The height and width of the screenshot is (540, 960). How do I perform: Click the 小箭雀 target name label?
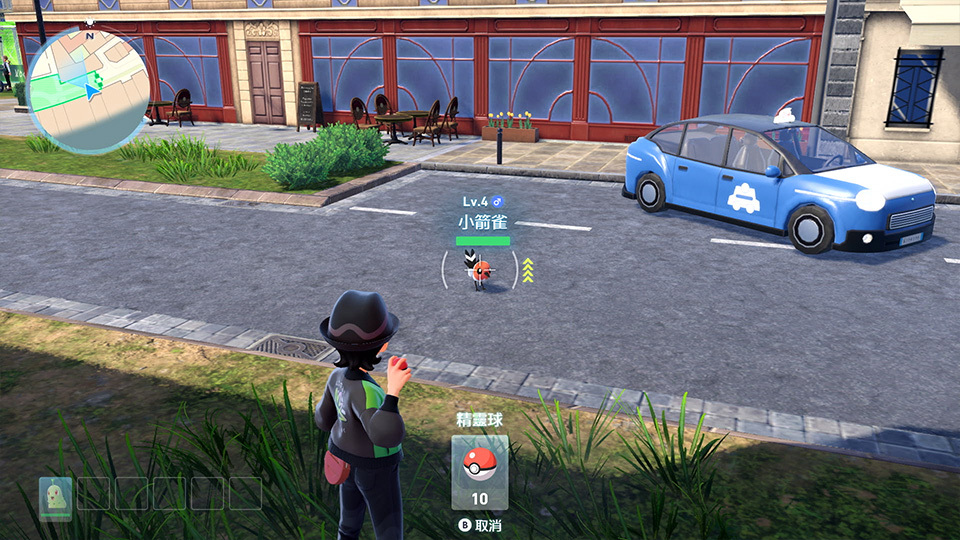pyautogui.click(x=483, y=222)
